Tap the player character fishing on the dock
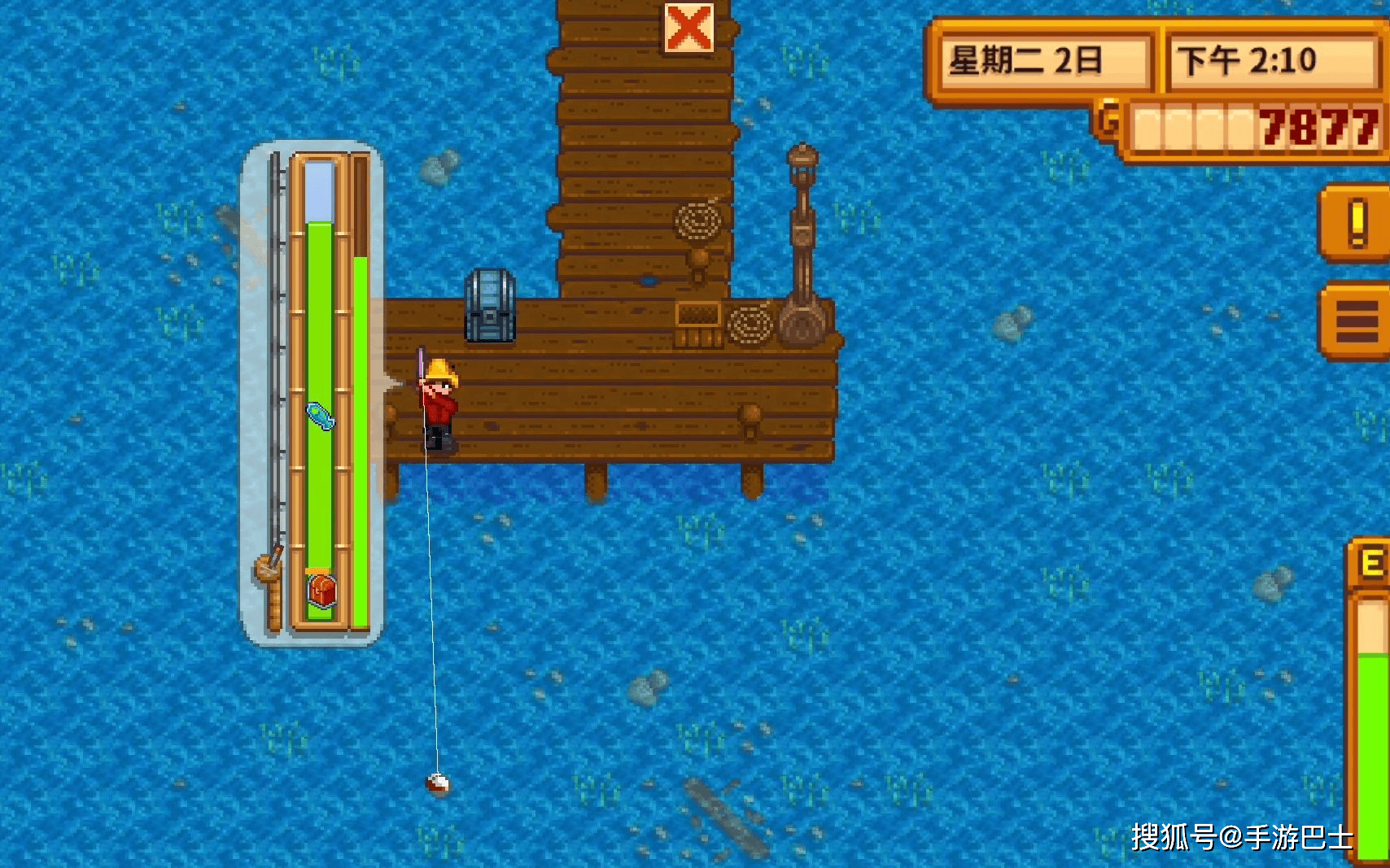 pos(437,399)
